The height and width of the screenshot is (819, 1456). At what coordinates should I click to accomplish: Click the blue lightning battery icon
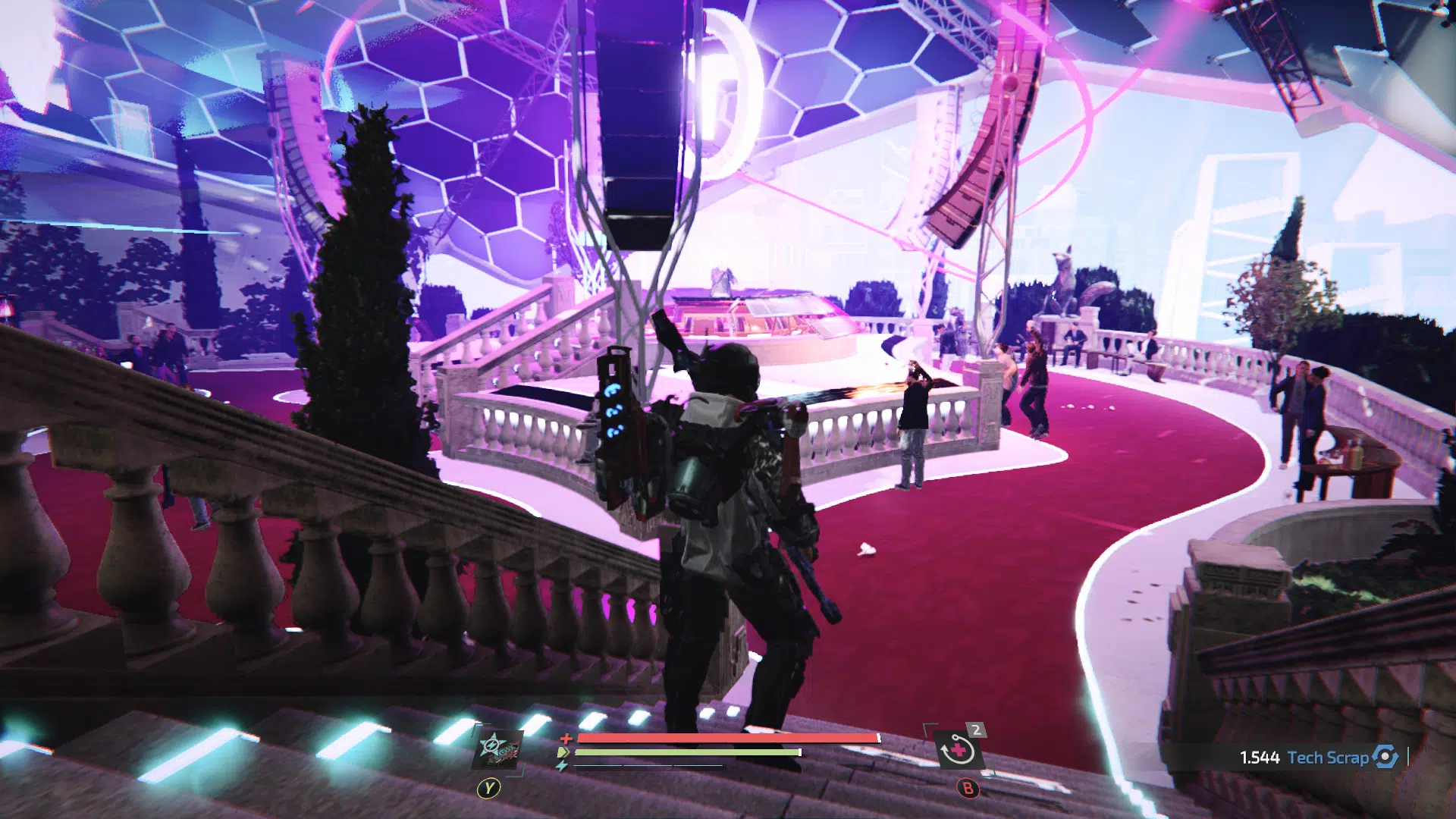click(x=562, y=765)
